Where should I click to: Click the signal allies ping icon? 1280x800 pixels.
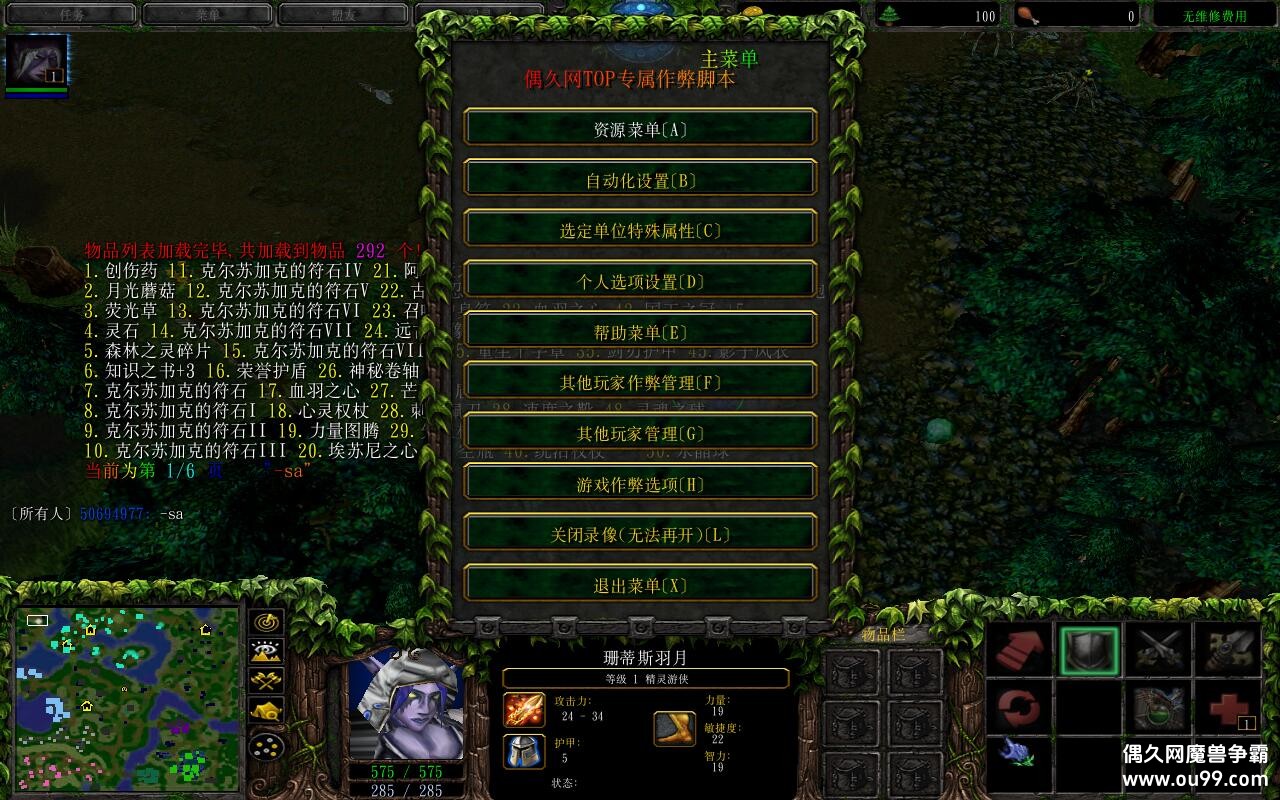point(265,623)
